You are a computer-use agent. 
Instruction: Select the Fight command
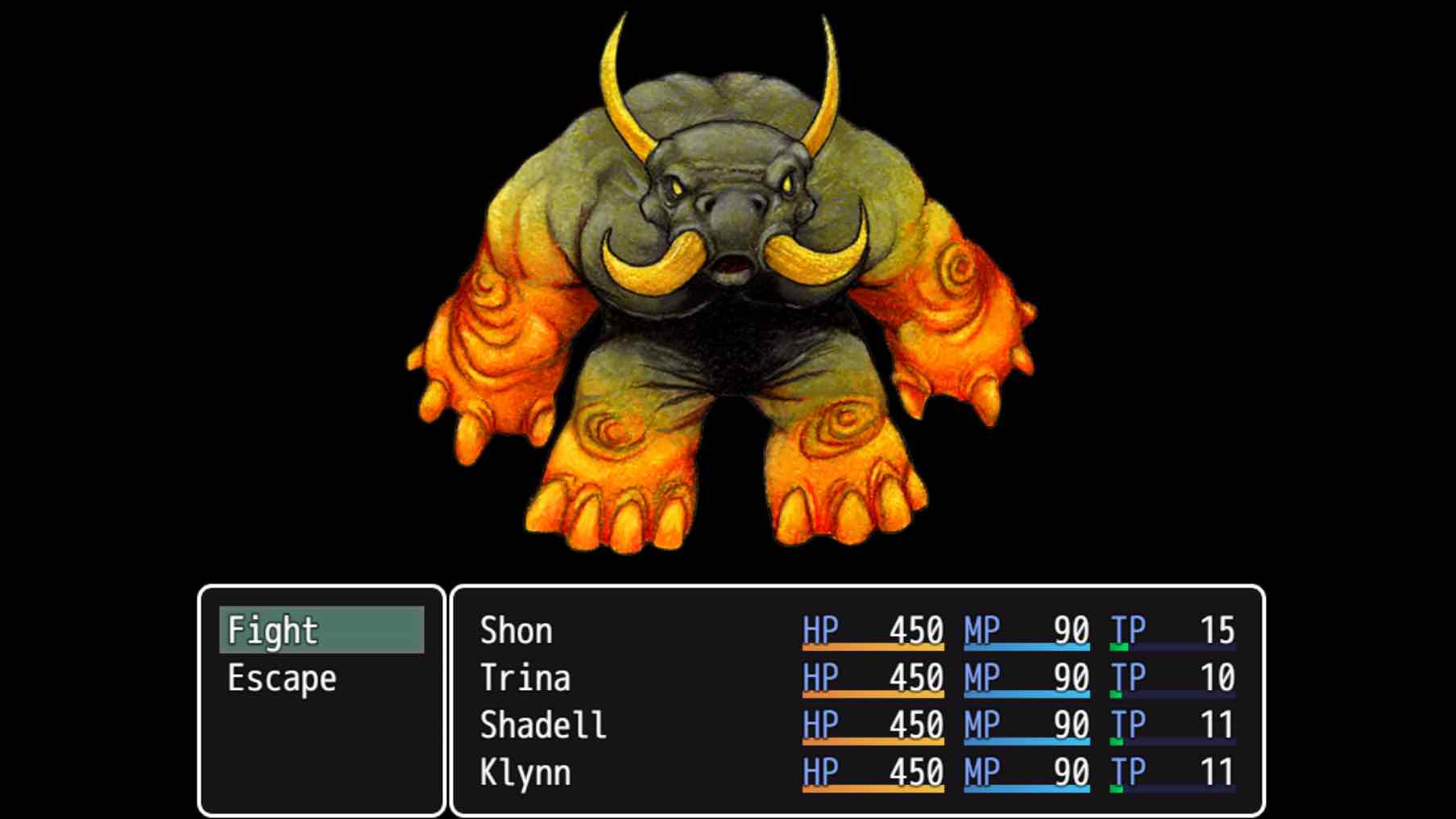click(x=274, y=631)
